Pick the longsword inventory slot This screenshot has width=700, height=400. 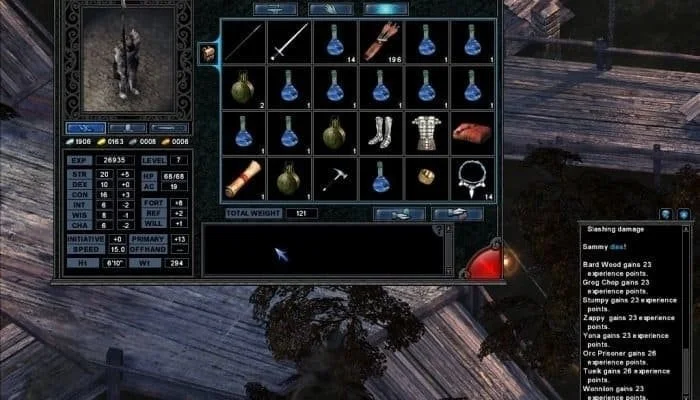pos(289,41)
